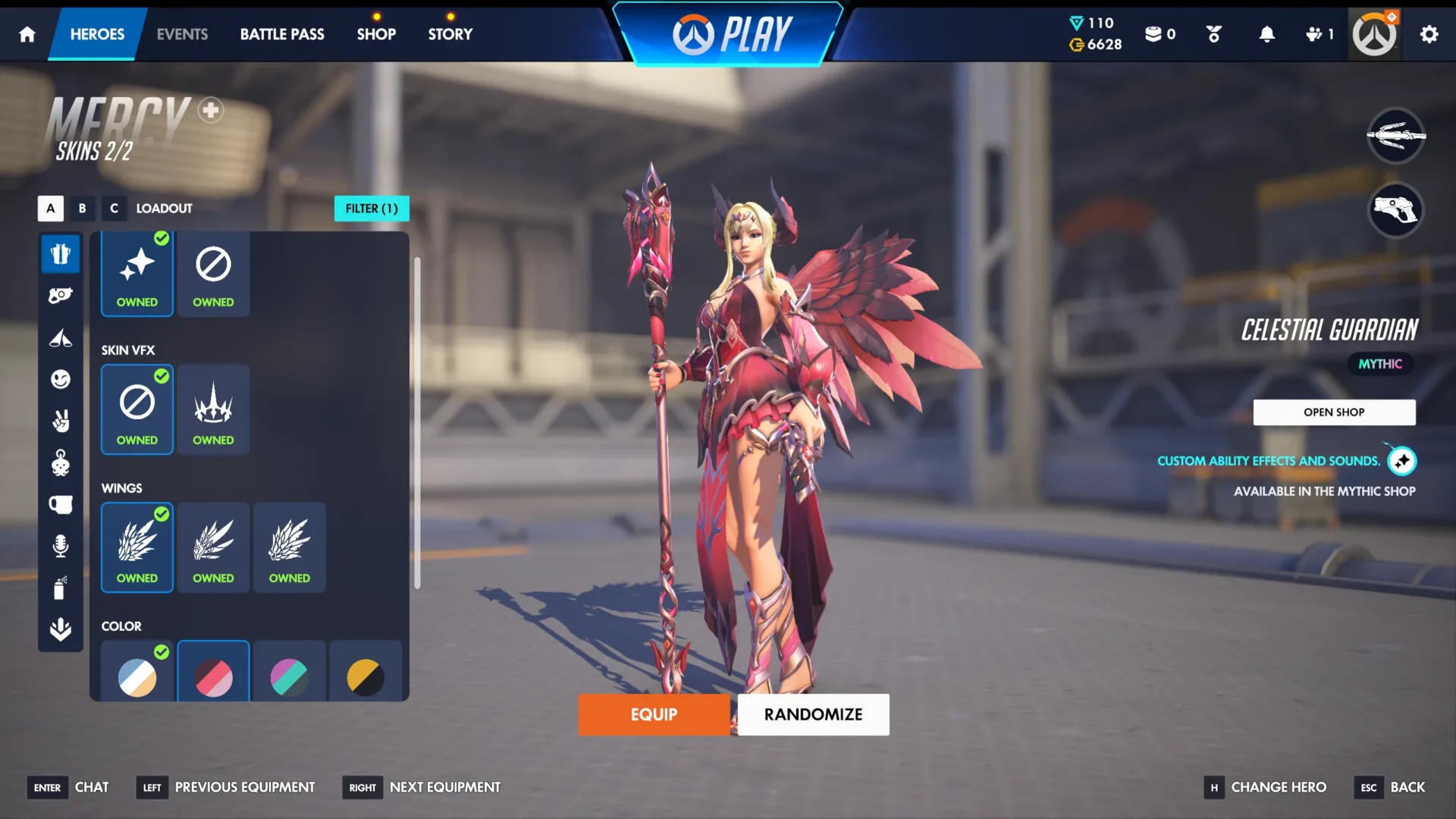Select the sprays spray-can category icon

[61, 588]
